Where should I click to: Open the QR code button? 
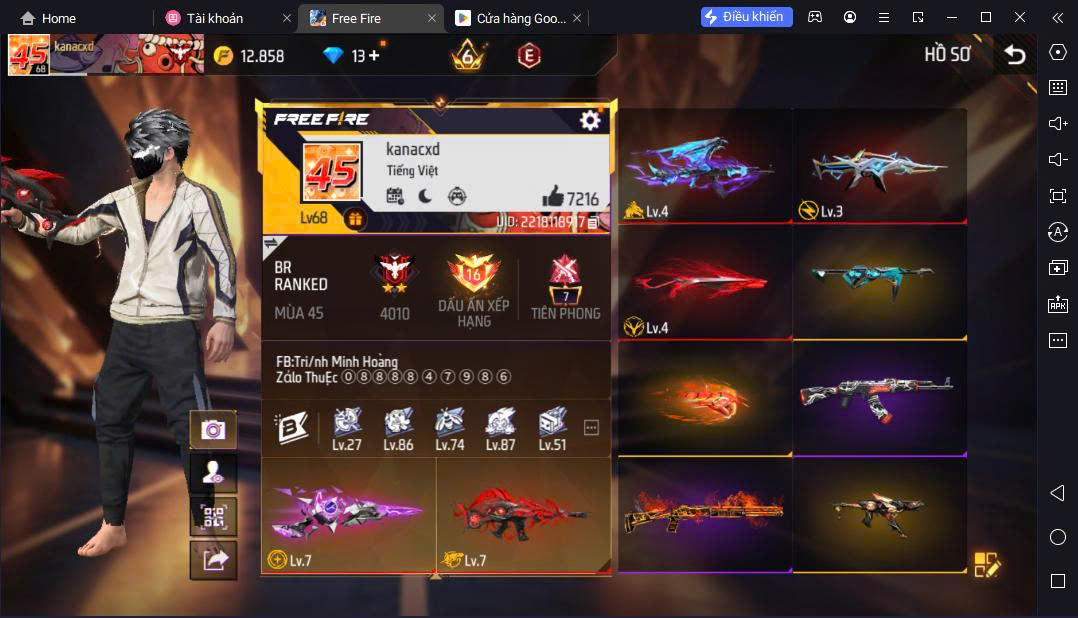[213, 517]
